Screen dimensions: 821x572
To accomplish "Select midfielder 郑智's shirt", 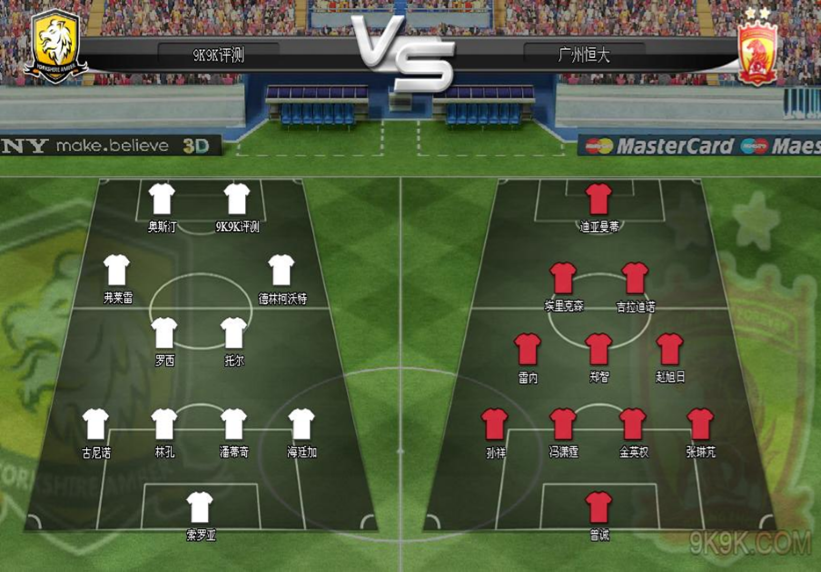I will point(599,349).
